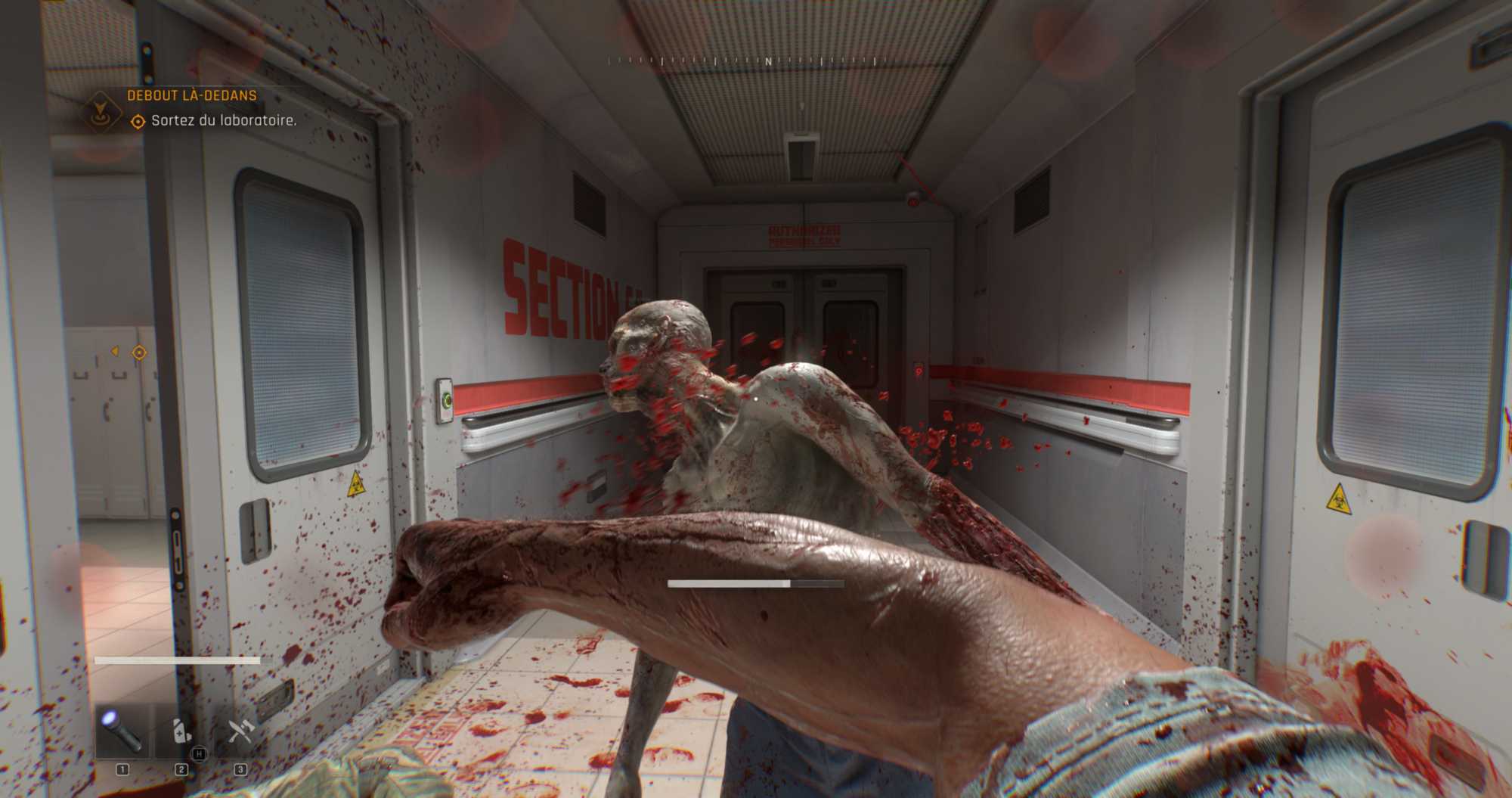Image resolution: width=1512 pixels, height=798 pixels.
Task: Use the medkit bandage slot
Action: point(181,731)
